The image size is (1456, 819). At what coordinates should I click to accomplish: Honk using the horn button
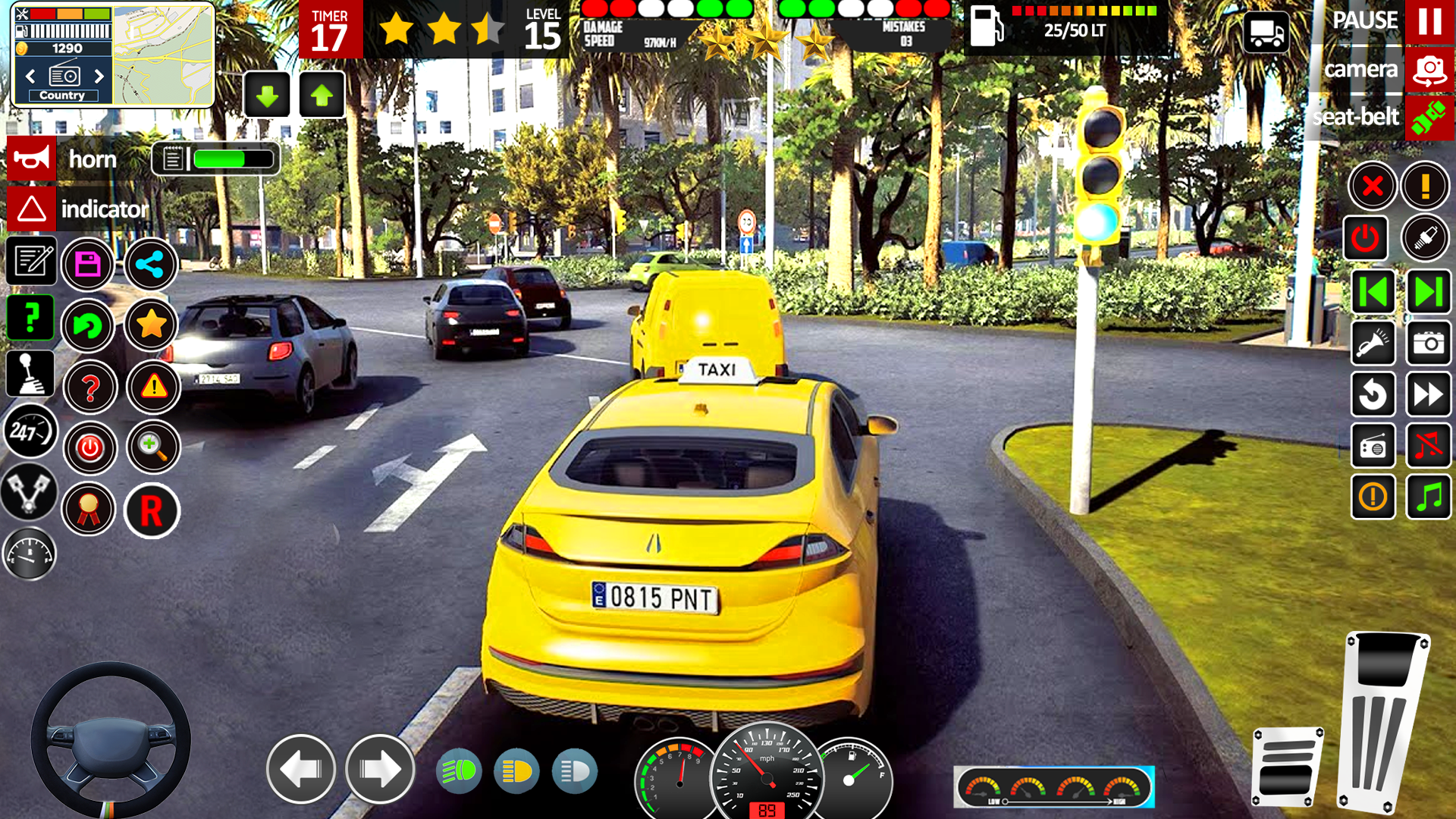click(32, 159)
